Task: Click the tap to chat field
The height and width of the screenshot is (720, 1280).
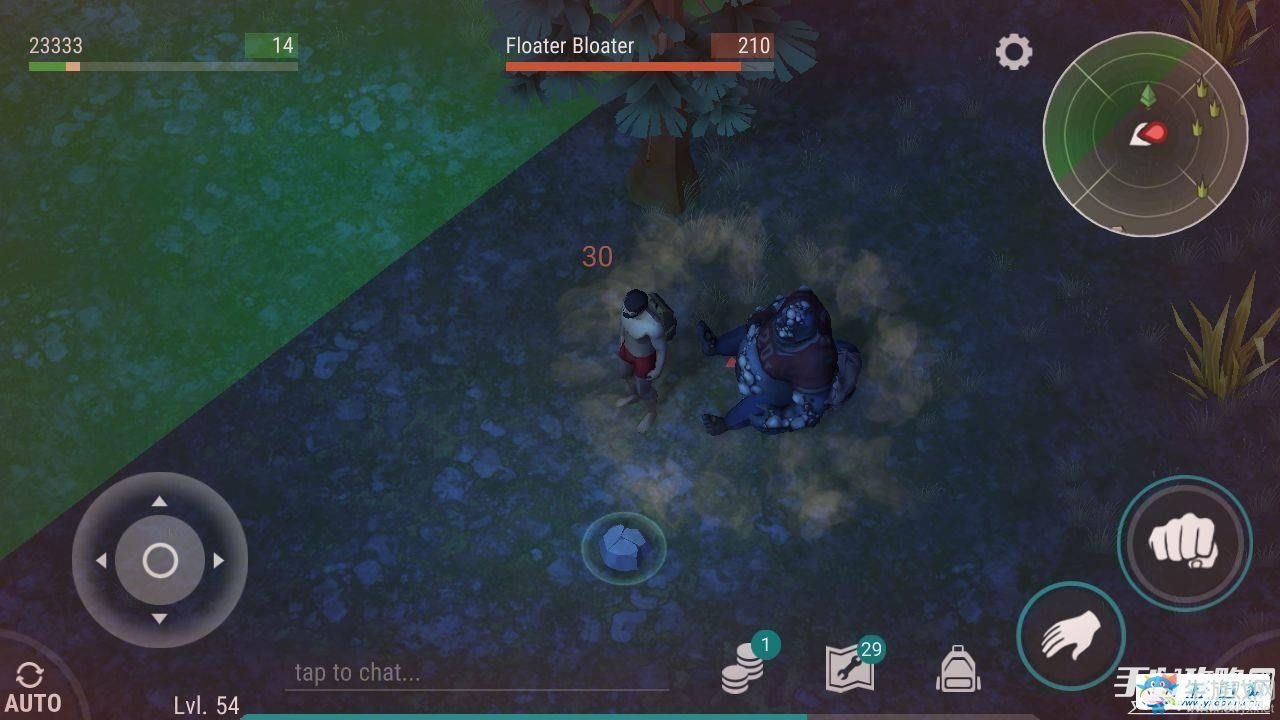Action: pos(476,673)
